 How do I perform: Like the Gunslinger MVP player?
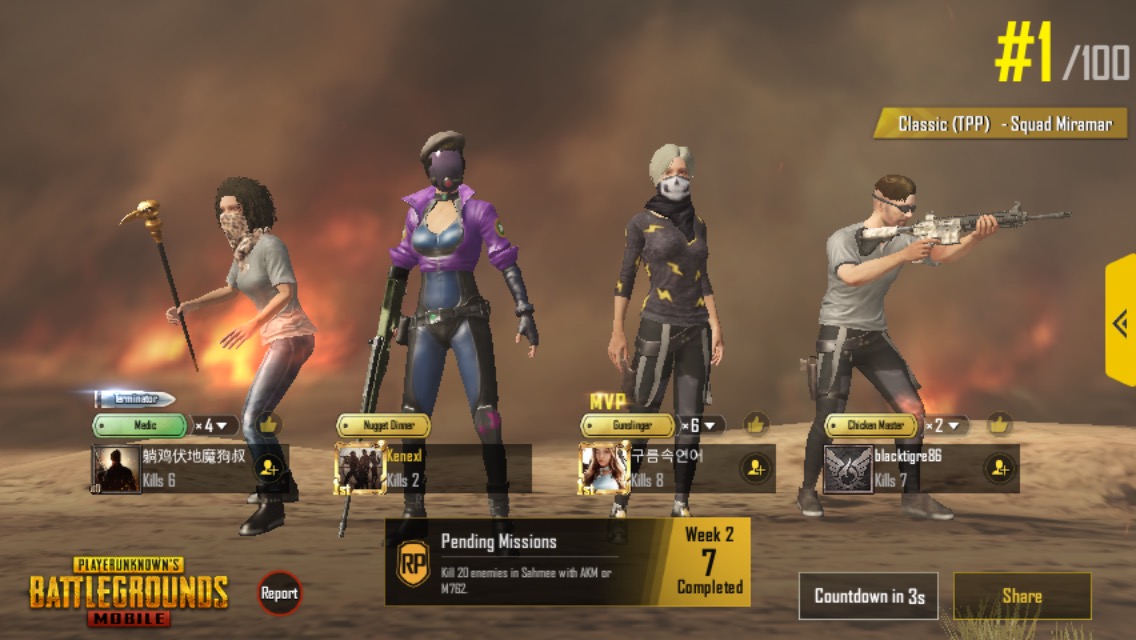coord(755,424)
